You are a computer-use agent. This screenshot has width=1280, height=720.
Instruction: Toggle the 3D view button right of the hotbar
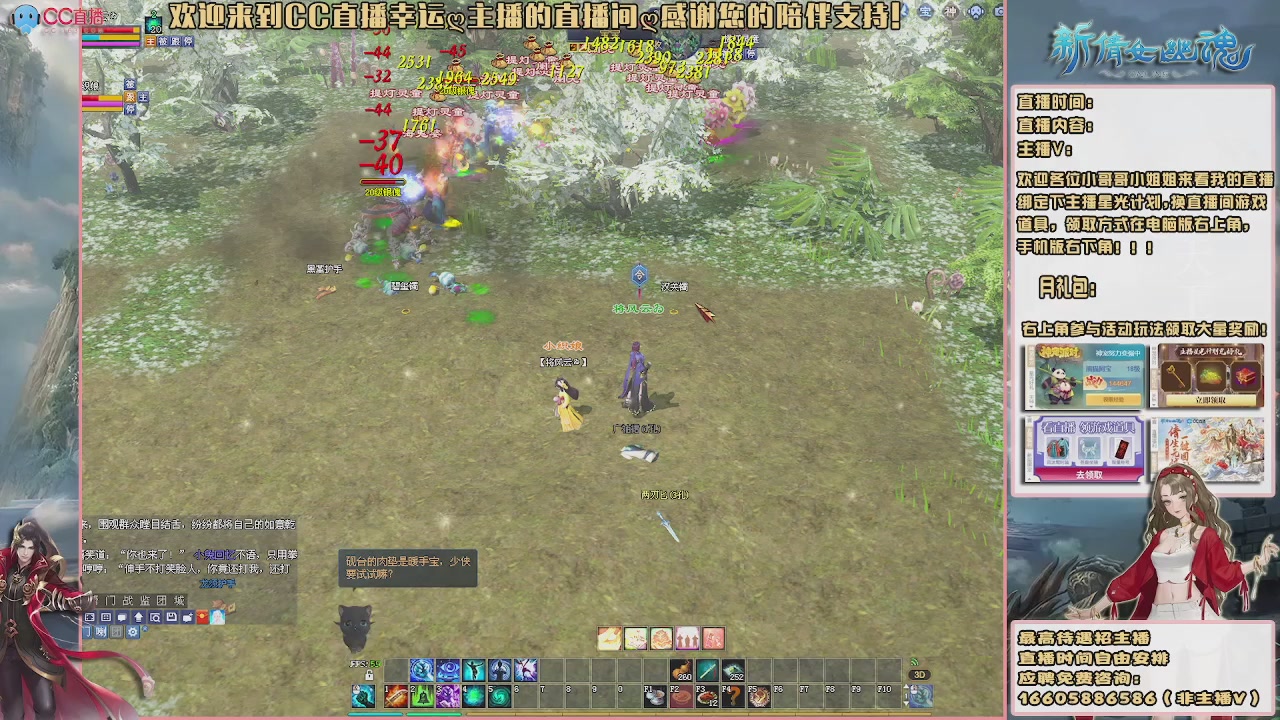(919, 676)
